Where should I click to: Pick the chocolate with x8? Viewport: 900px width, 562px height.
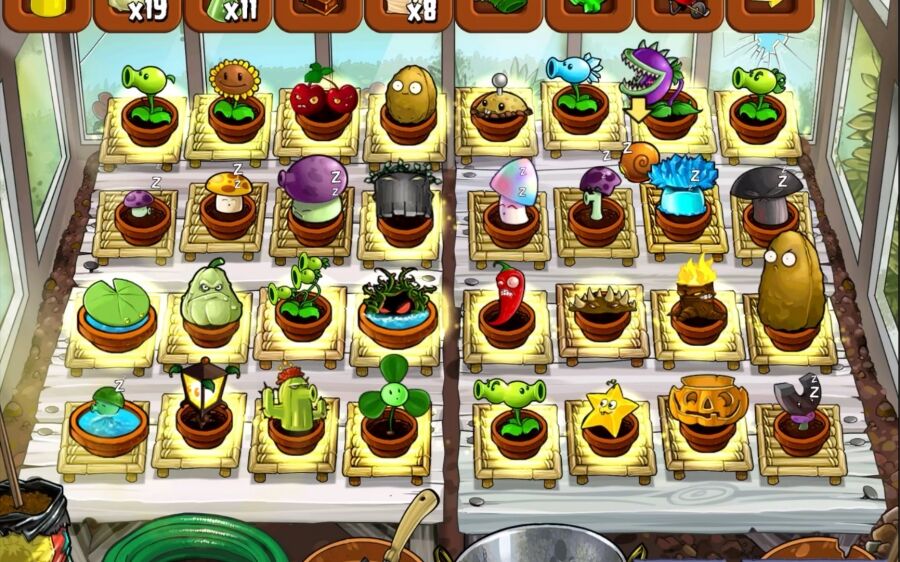[408, 12]
